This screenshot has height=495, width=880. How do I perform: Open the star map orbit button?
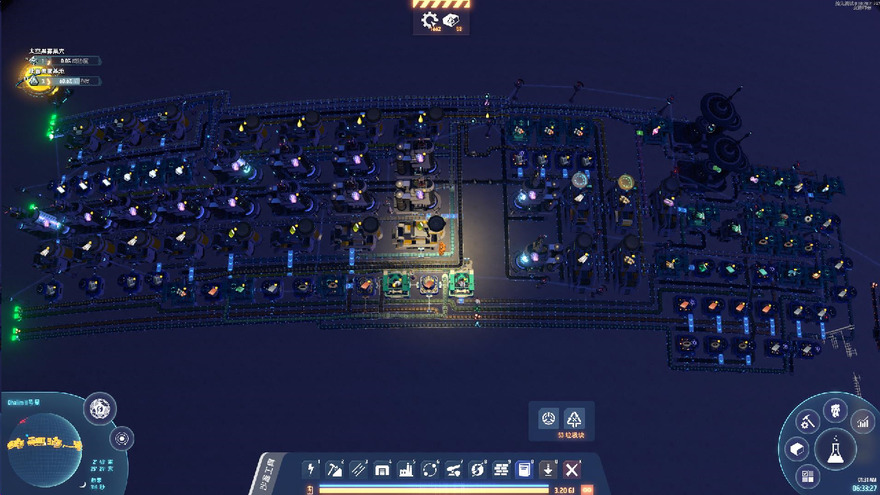(121, 438)
